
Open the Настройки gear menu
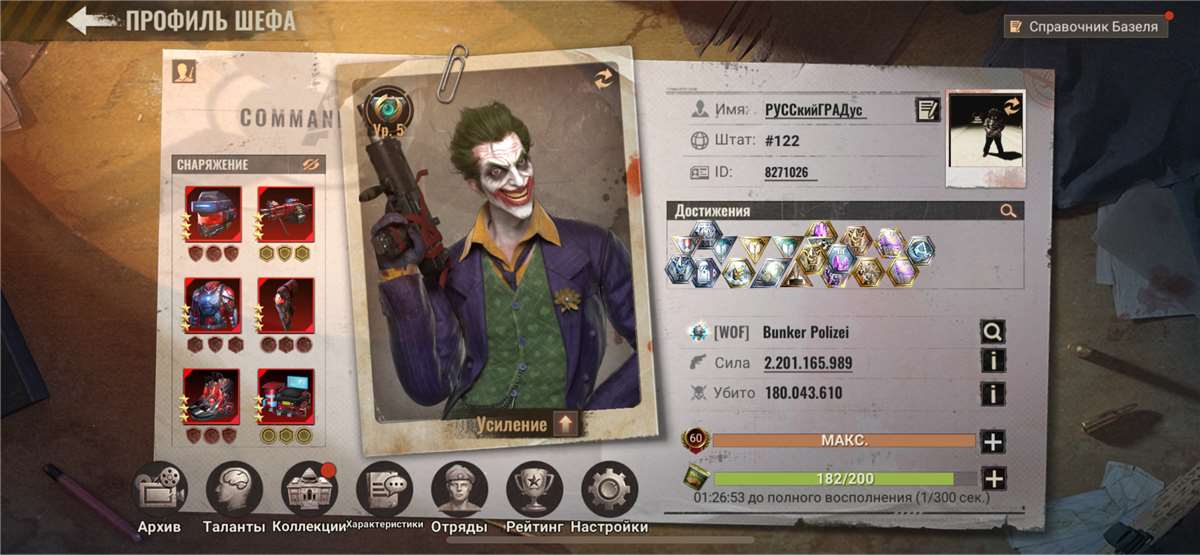609,490
